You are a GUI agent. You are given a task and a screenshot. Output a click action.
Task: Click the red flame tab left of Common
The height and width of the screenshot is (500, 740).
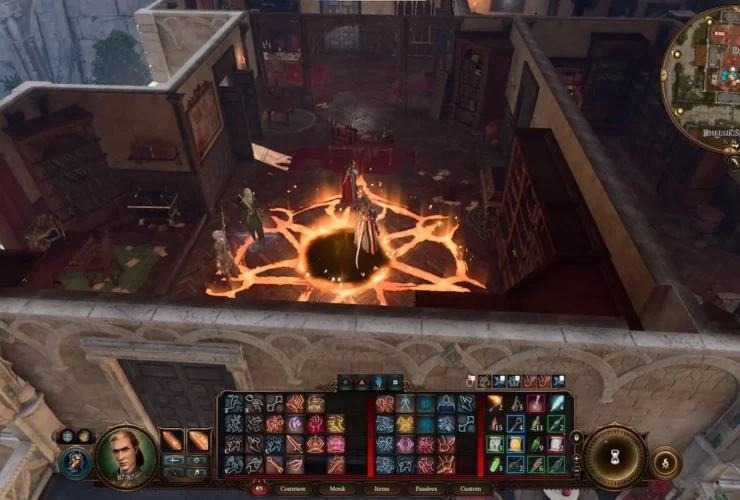259,488
